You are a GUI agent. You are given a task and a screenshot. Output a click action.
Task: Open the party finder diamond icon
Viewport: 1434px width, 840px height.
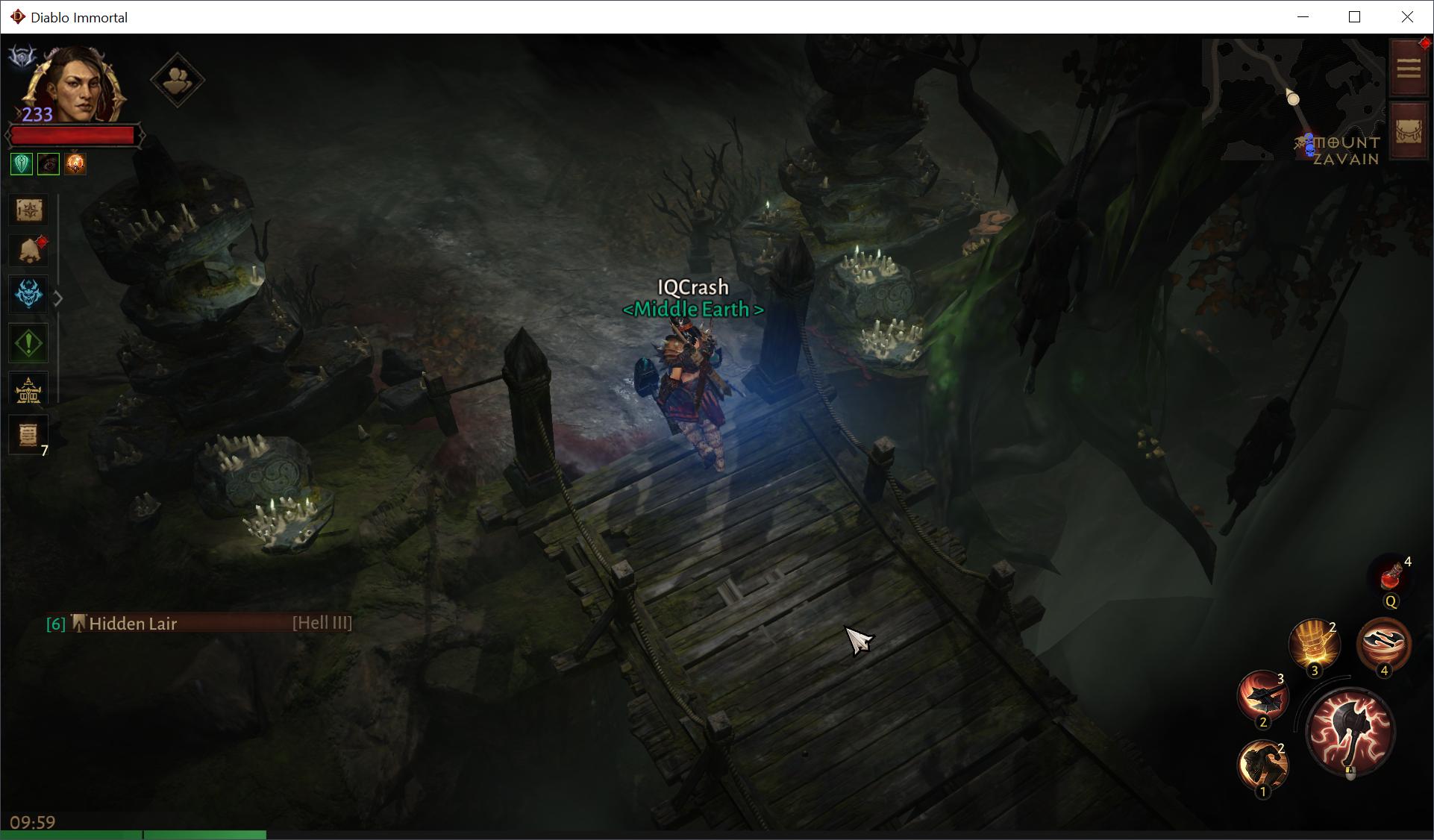click(x=177, y=81)
